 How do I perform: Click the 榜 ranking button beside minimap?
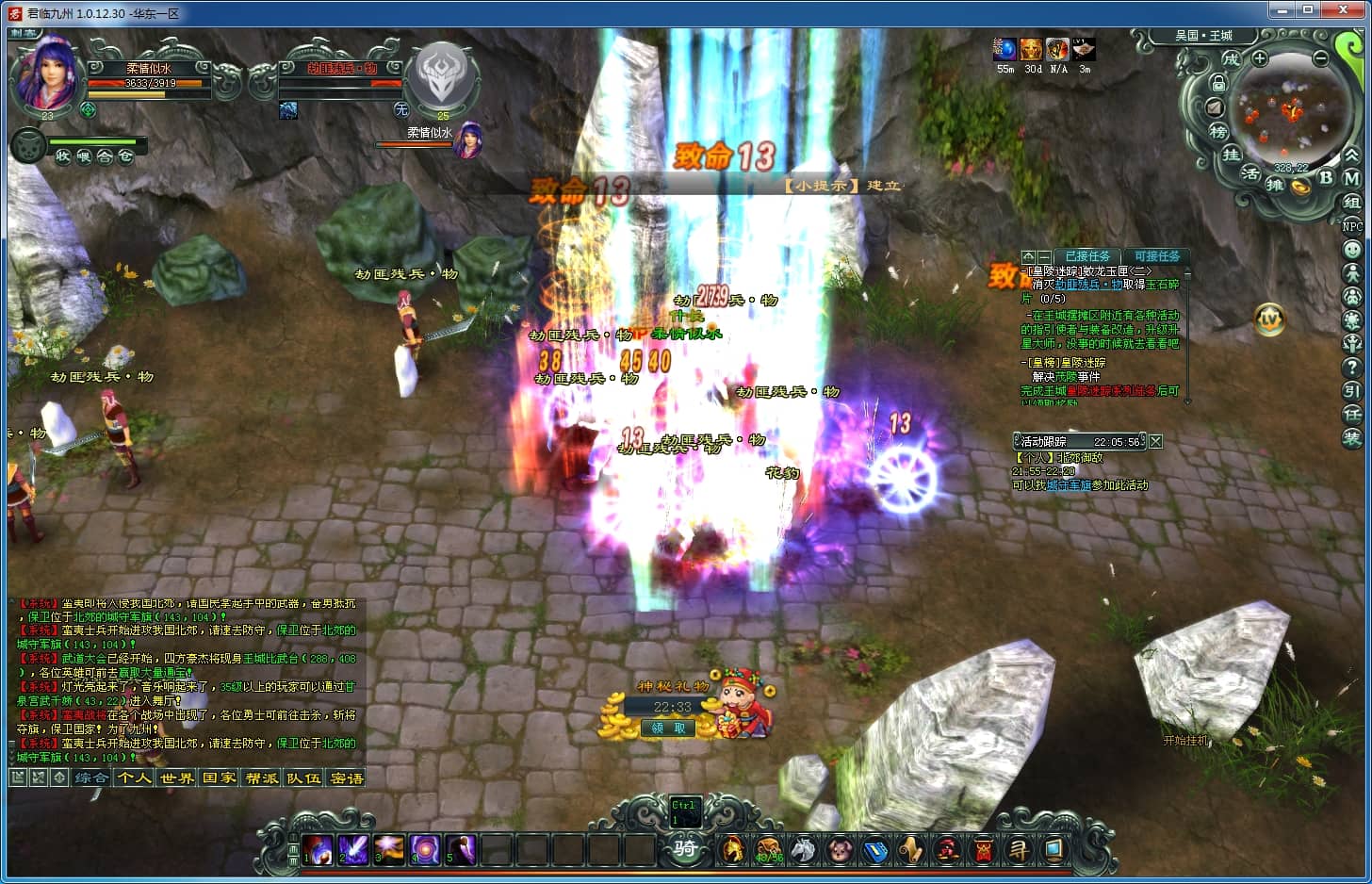1218,132
